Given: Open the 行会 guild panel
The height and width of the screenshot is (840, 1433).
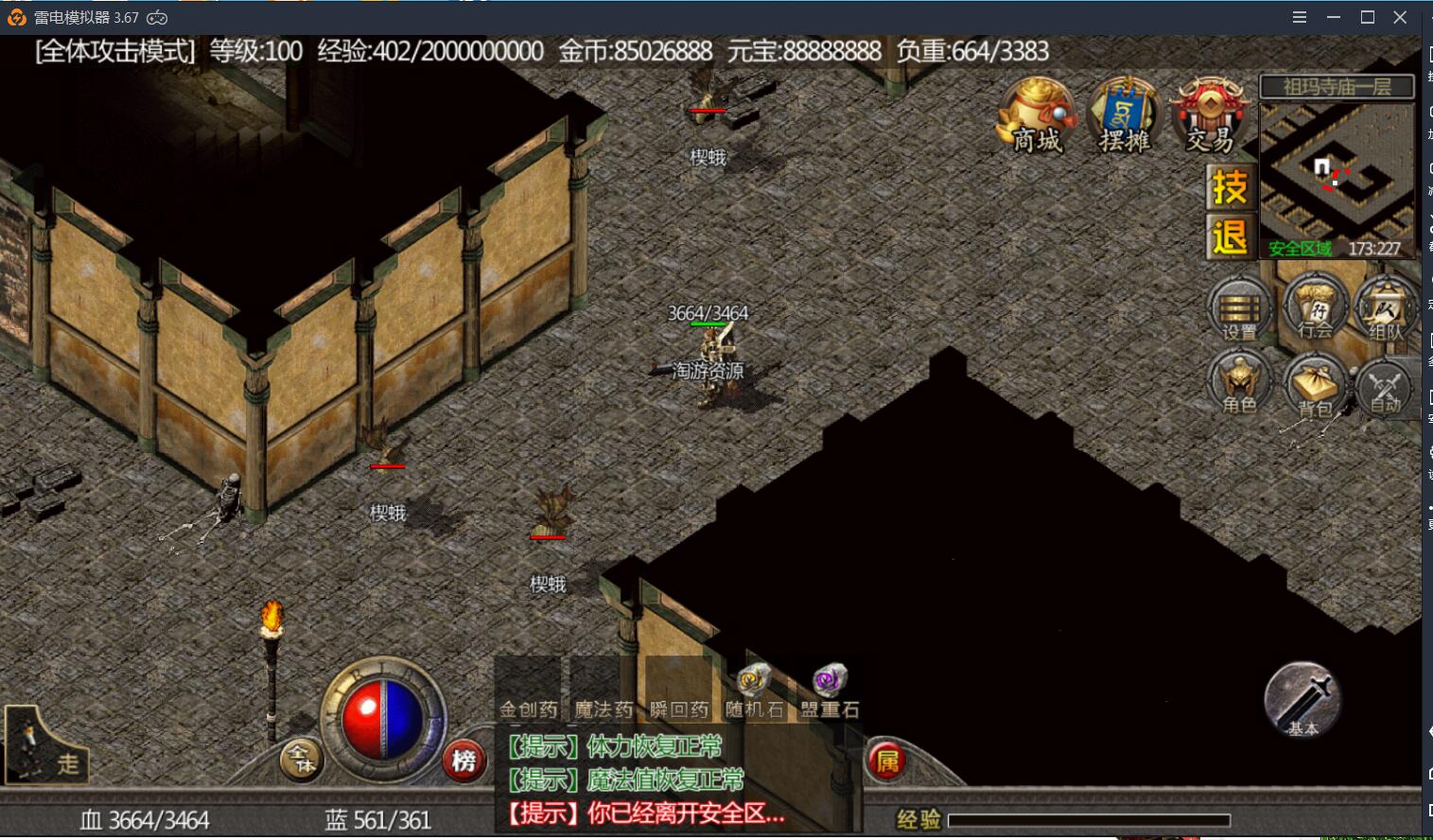Looking at the screenshot, I should pos(1315,307).
